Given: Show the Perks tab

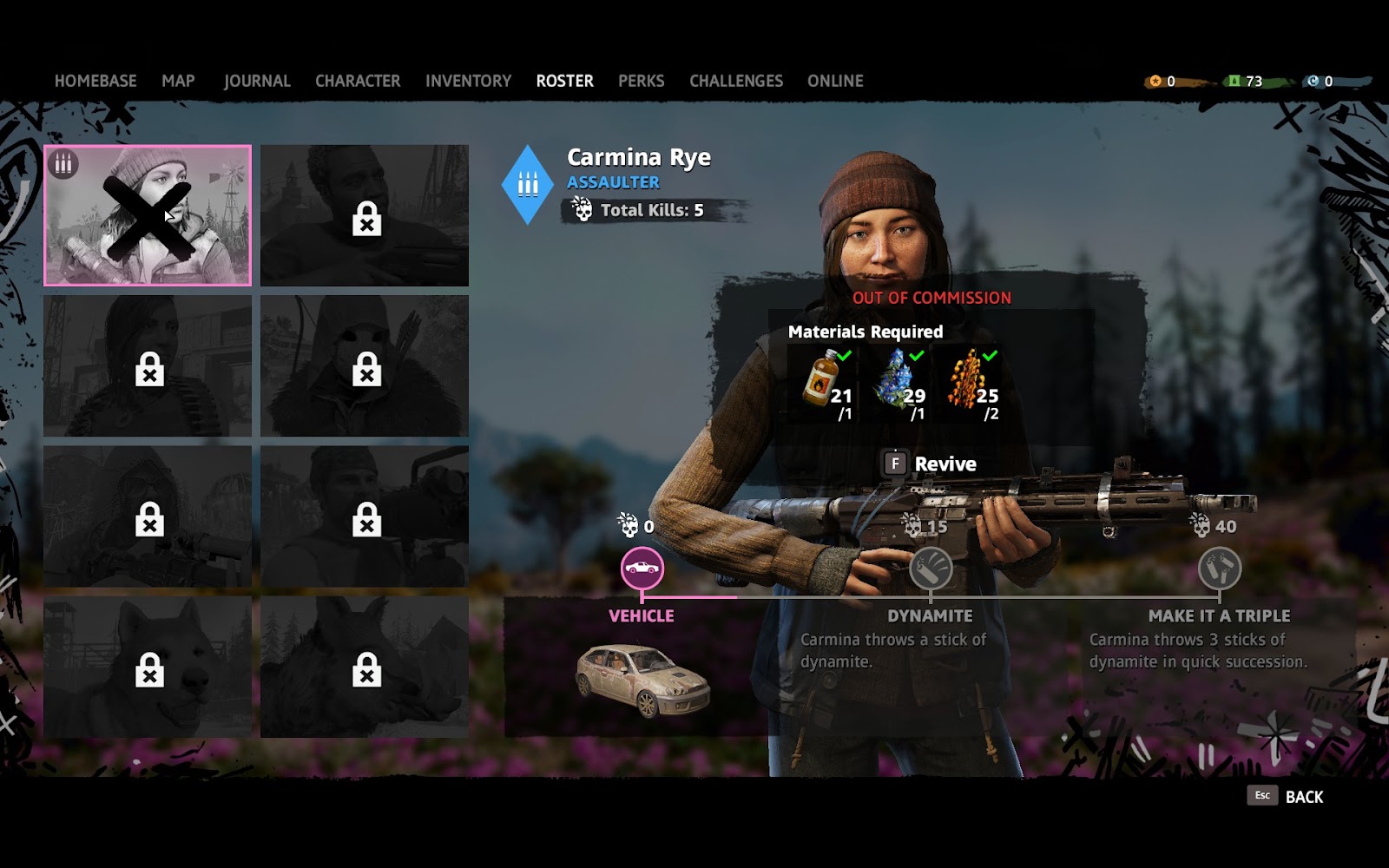Looking at the screenshot, I should pyautogui.click(x=641, y=81).
